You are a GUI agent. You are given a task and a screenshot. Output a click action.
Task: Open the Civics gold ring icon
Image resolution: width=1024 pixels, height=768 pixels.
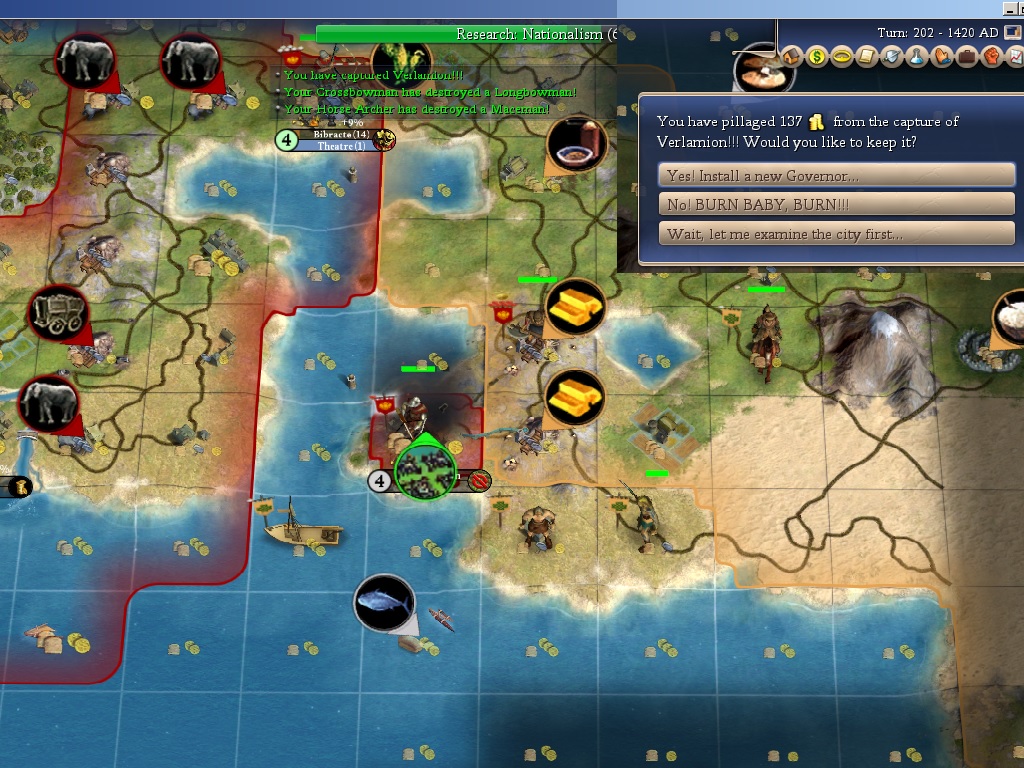click(x=842, y=57)
